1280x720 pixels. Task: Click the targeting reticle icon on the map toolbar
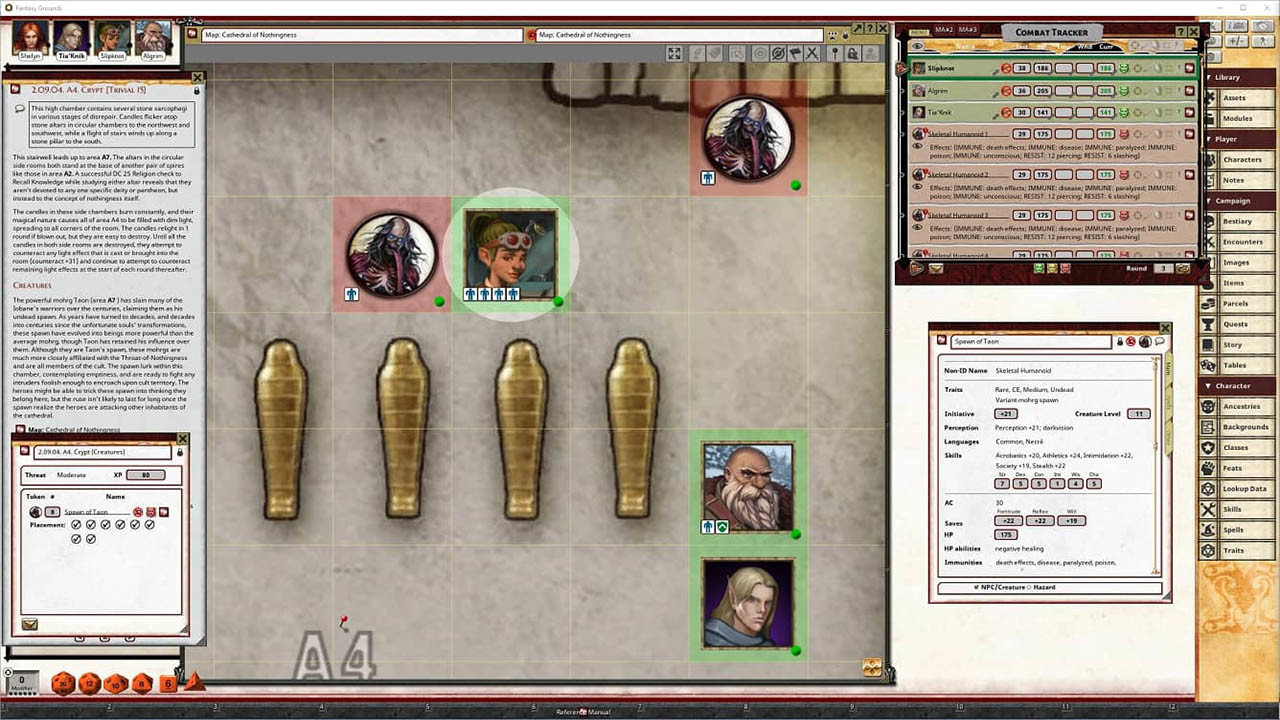tap(761, 53)
